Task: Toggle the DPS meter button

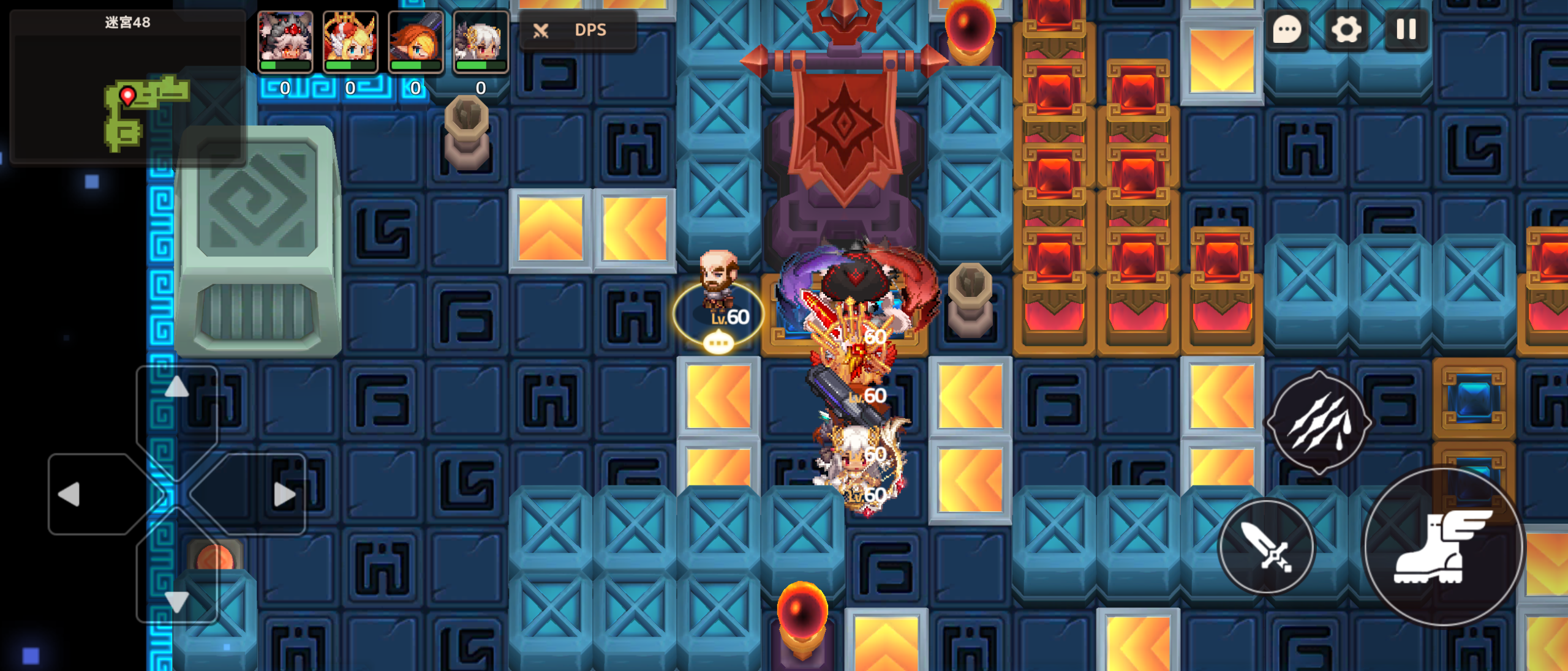Action: coord(577,30)
